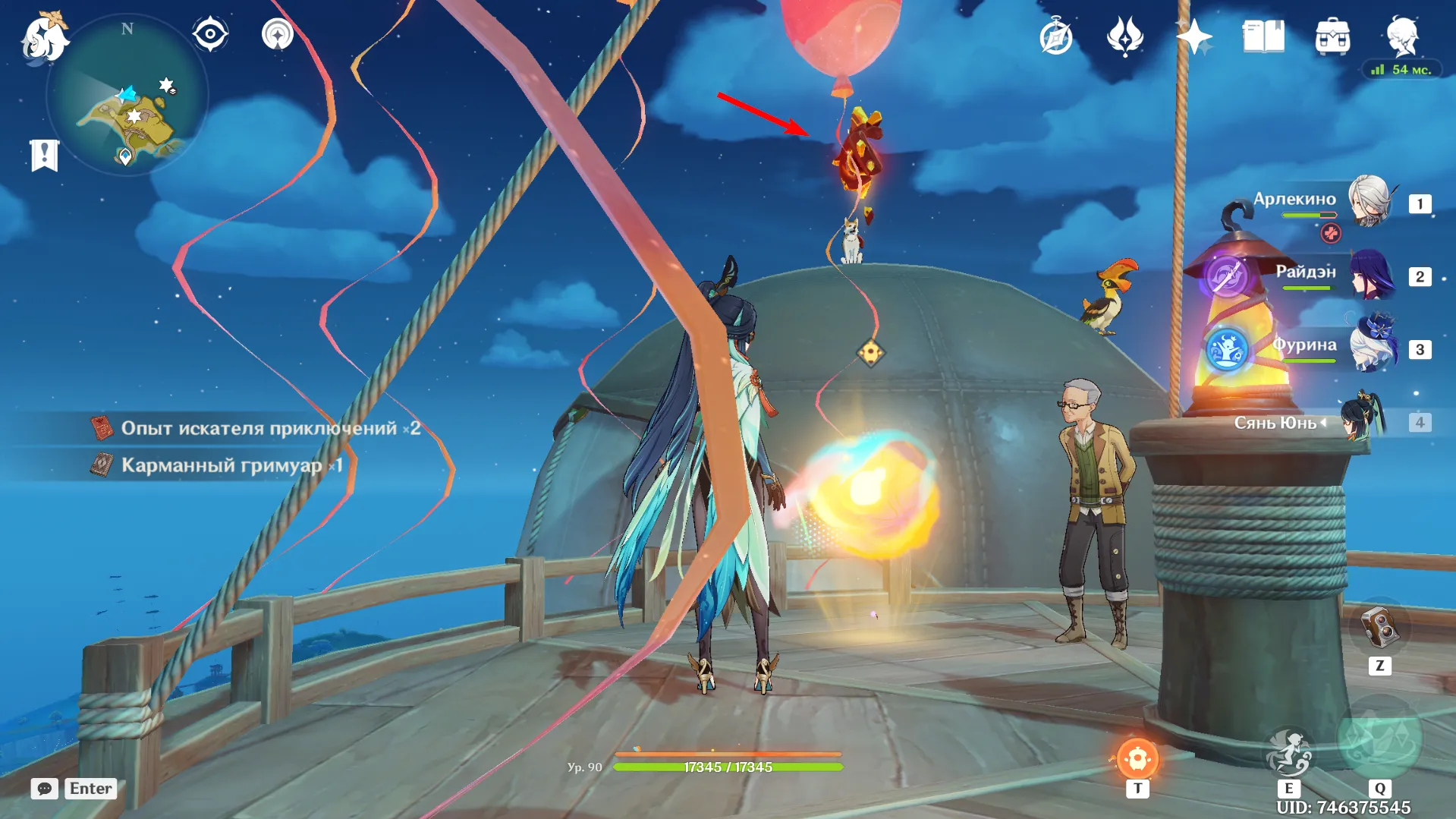Toggle the elemental sight eye icon
Viewport: 1456px width, 819px height.
(x=210, y=34)
